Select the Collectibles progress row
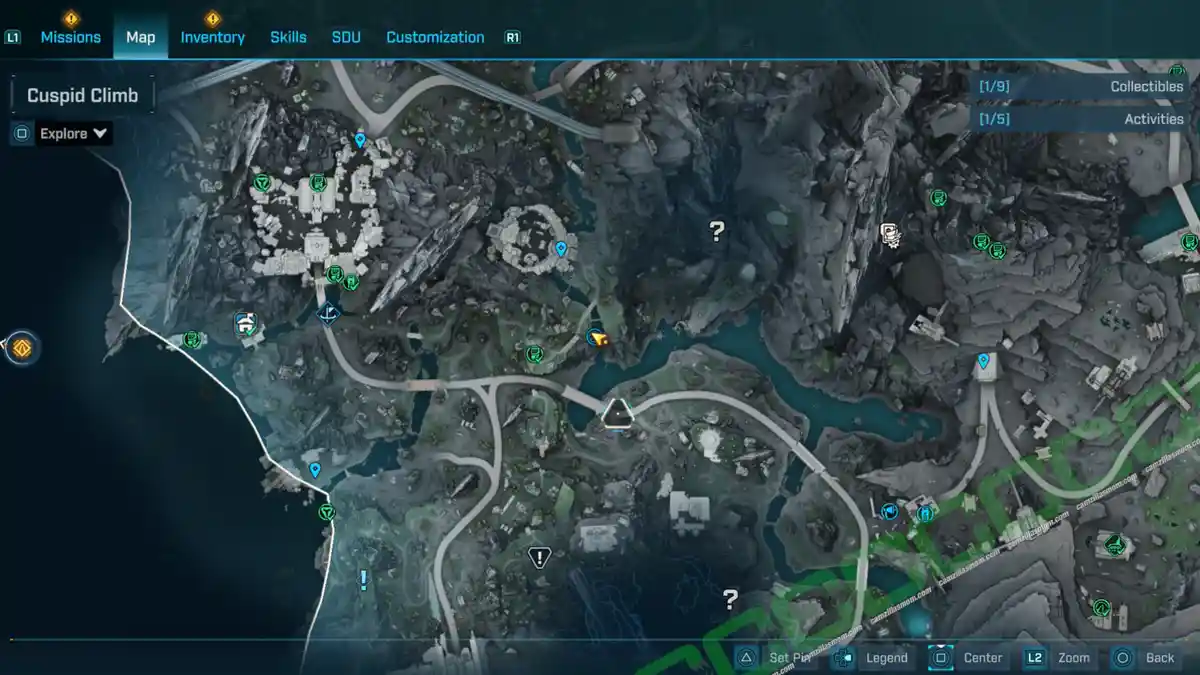The width and height of the screenshot is (1200, 675). coord(1080,86)
